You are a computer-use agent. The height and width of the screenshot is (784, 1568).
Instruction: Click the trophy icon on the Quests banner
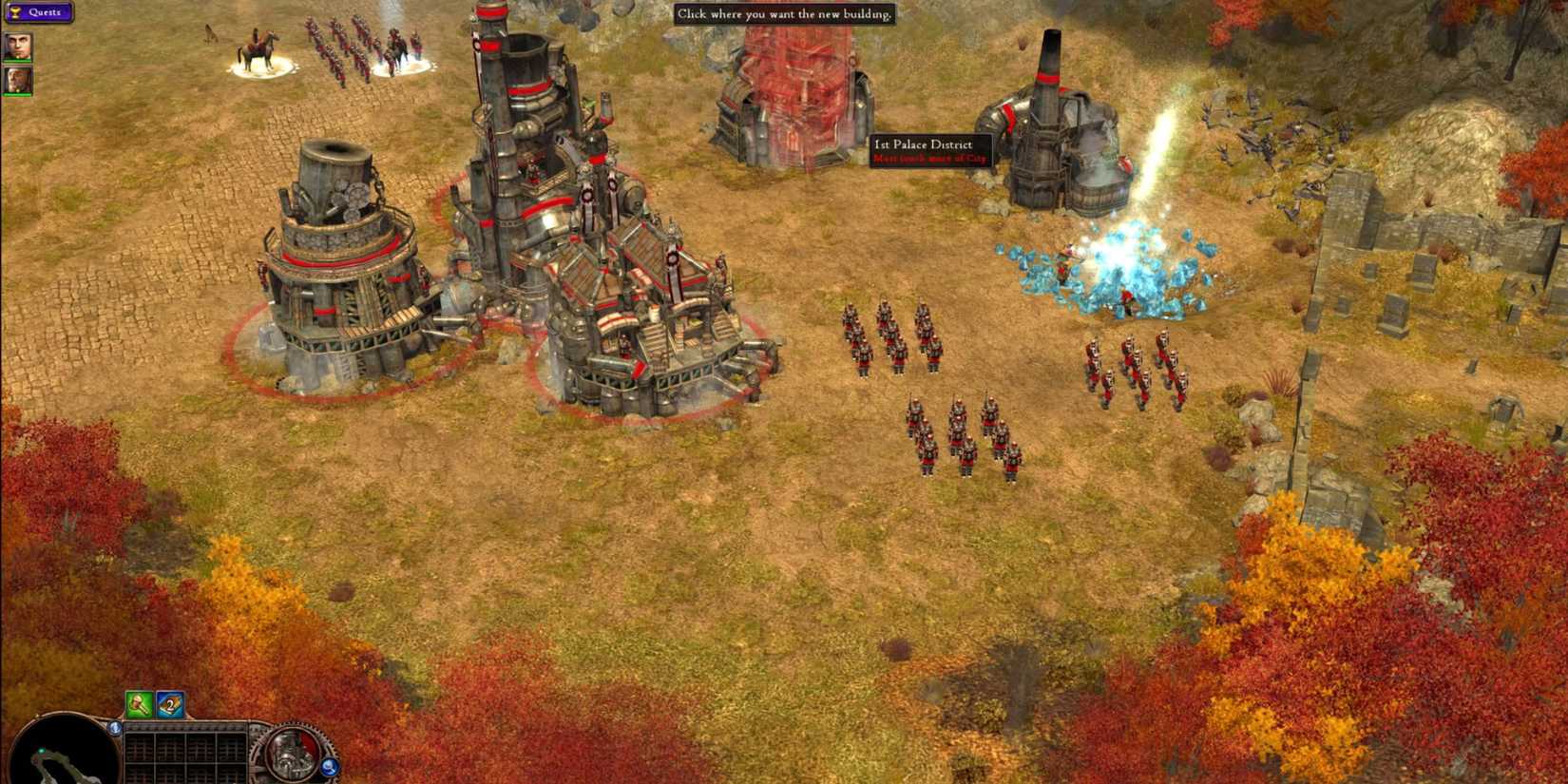(x=17, y=12)
